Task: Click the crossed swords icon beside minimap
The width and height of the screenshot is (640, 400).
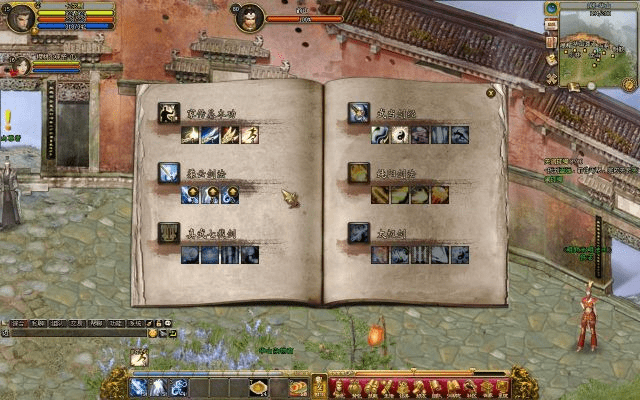Action: click(x=551, y=78)
